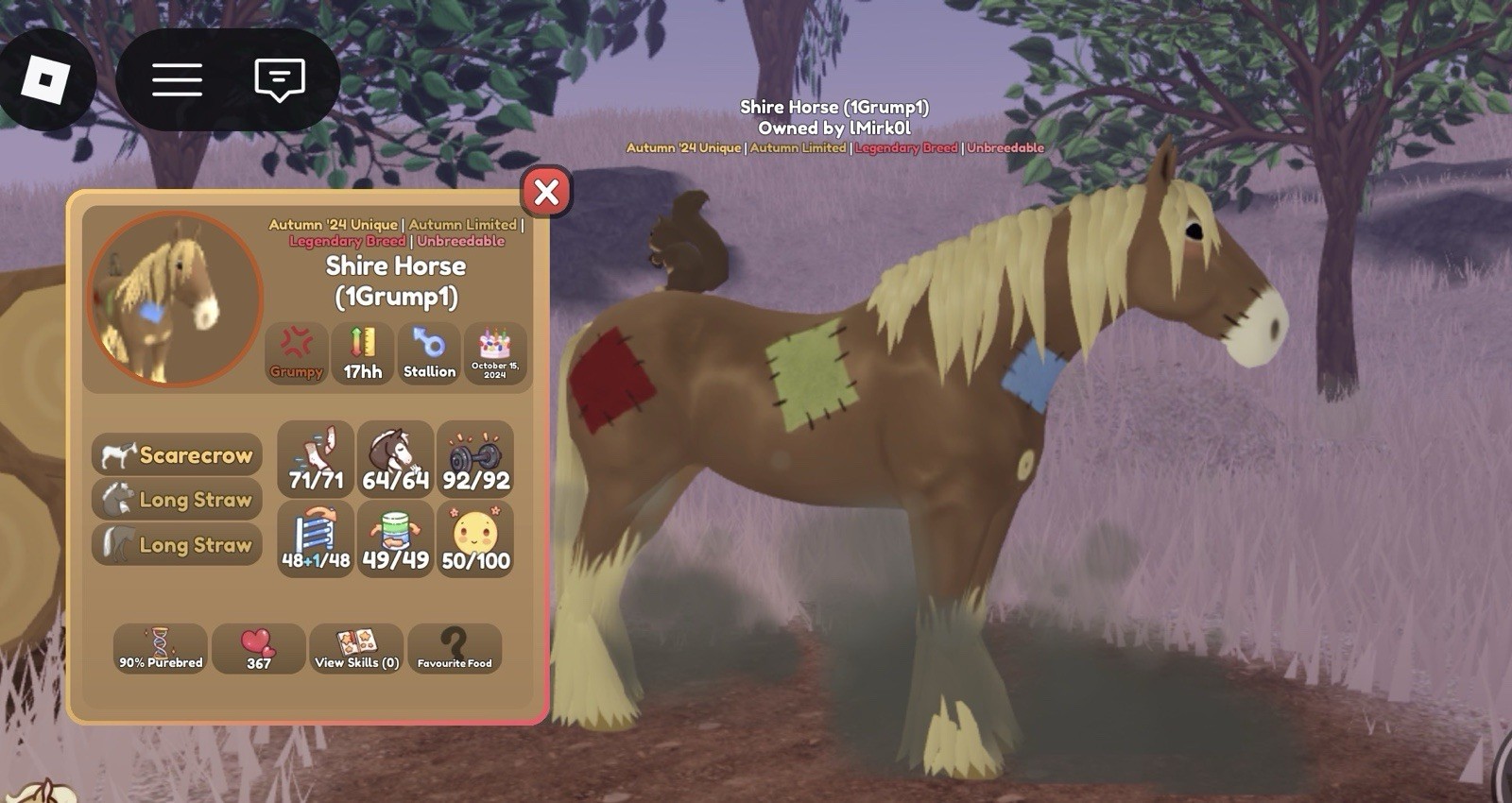Screen dimensions: 1512x803
Task: Click the 92/92 dumbbell strength icon
Action: (x=474, y=460)
